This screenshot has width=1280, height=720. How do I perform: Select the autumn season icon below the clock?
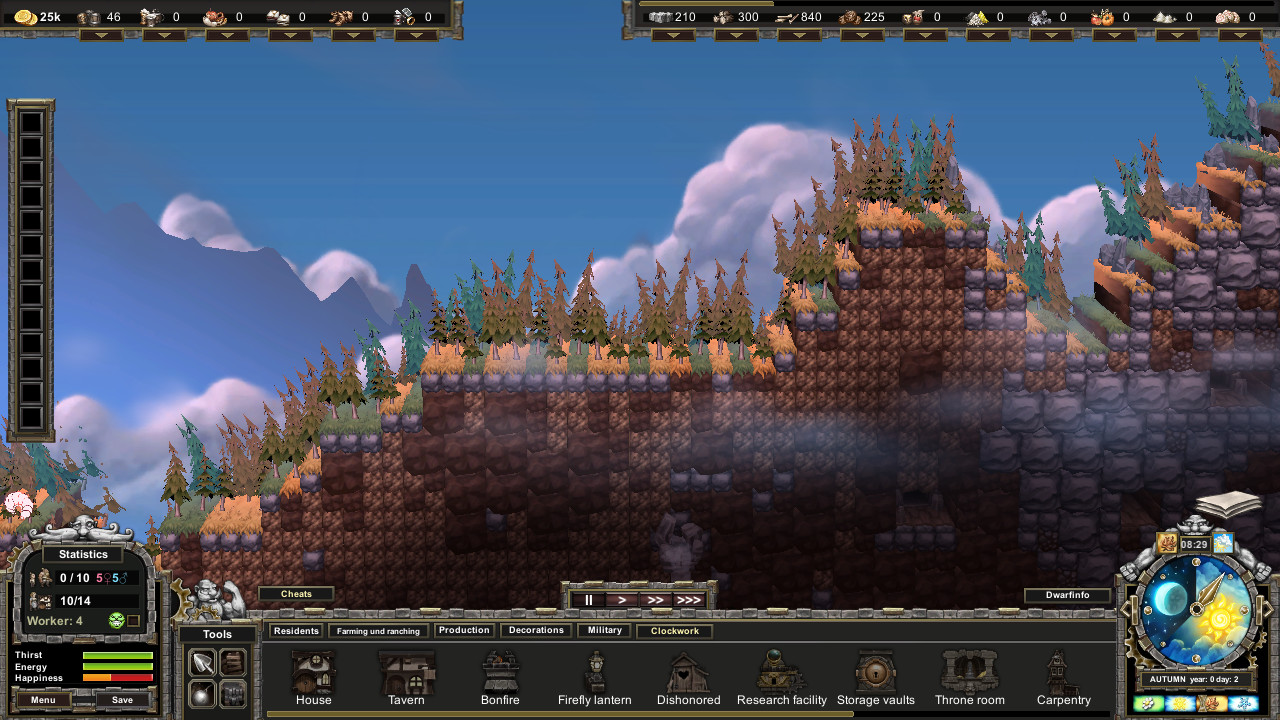tap(1211, 703)
